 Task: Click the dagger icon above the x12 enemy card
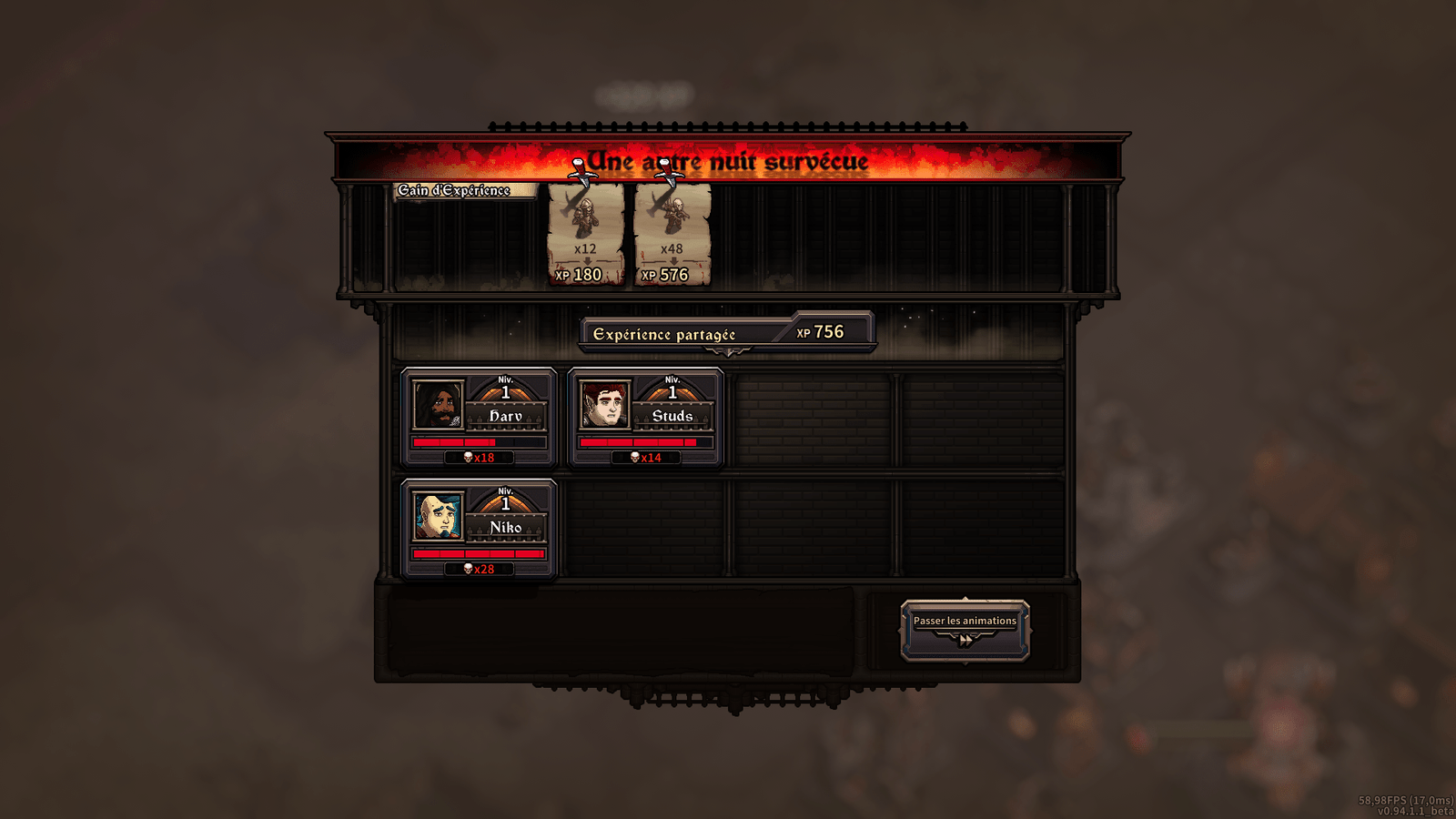tap(582, 173)
